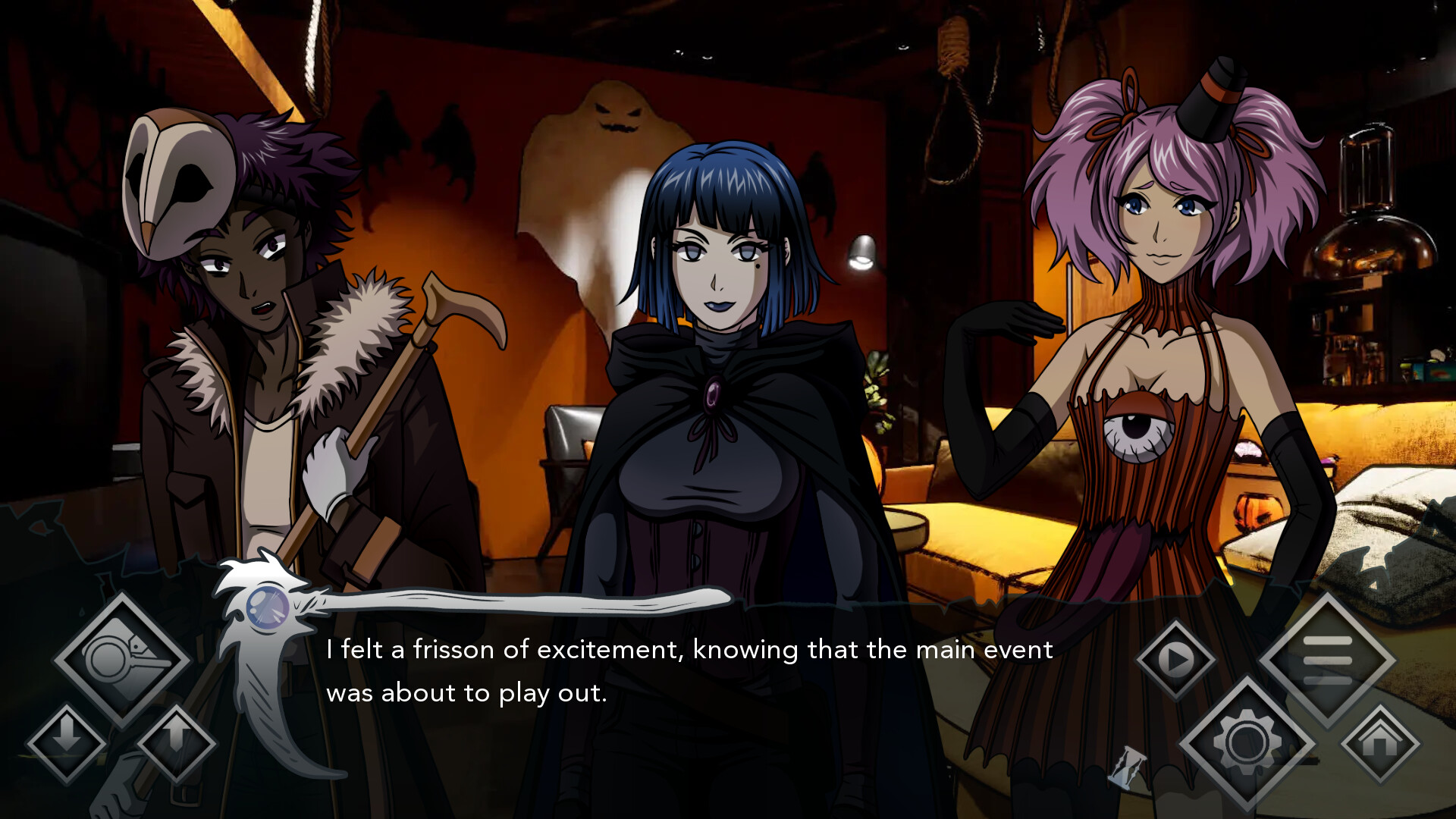Click the up arrow diamond button
This screenshot has height=819, width=1456.
point(177,743)
